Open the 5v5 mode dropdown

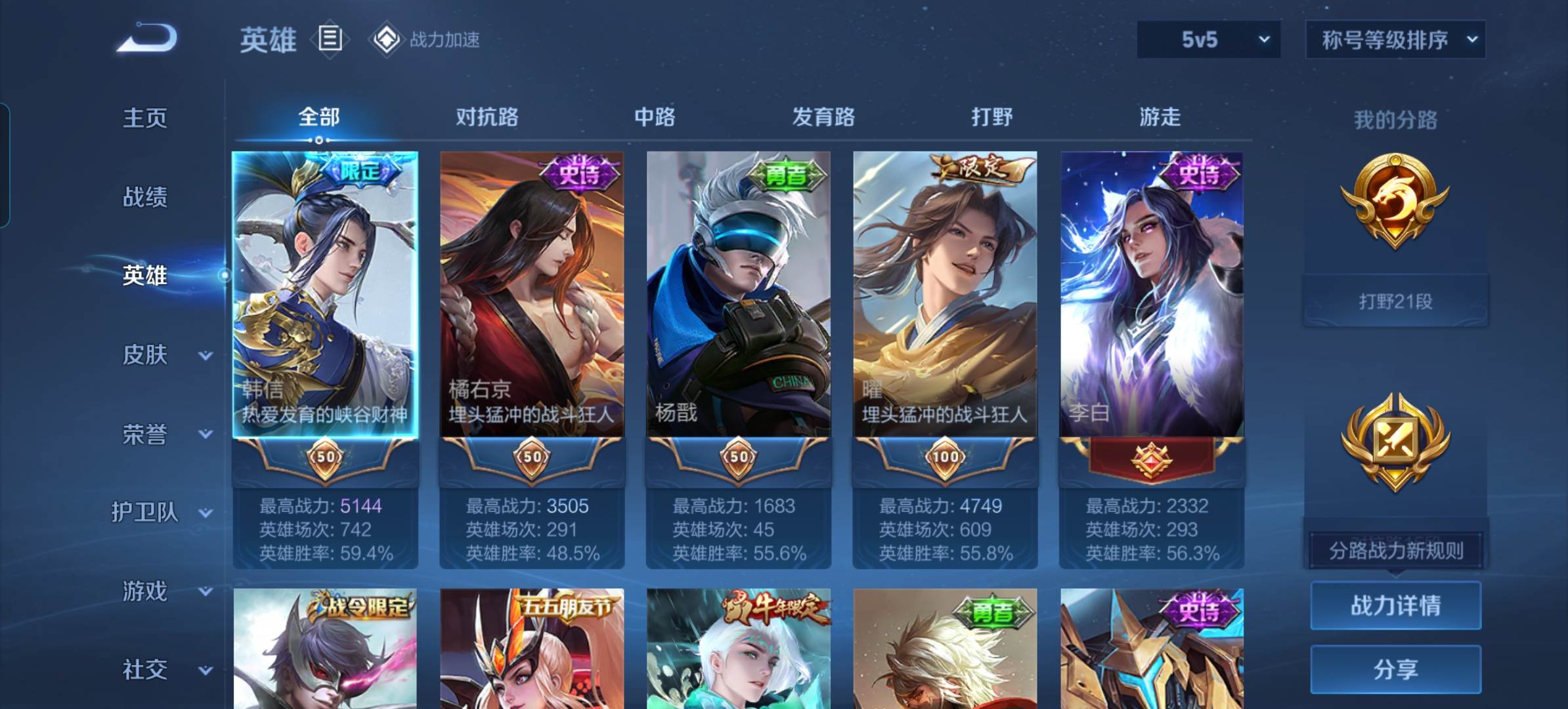(x=1208, y=40)
